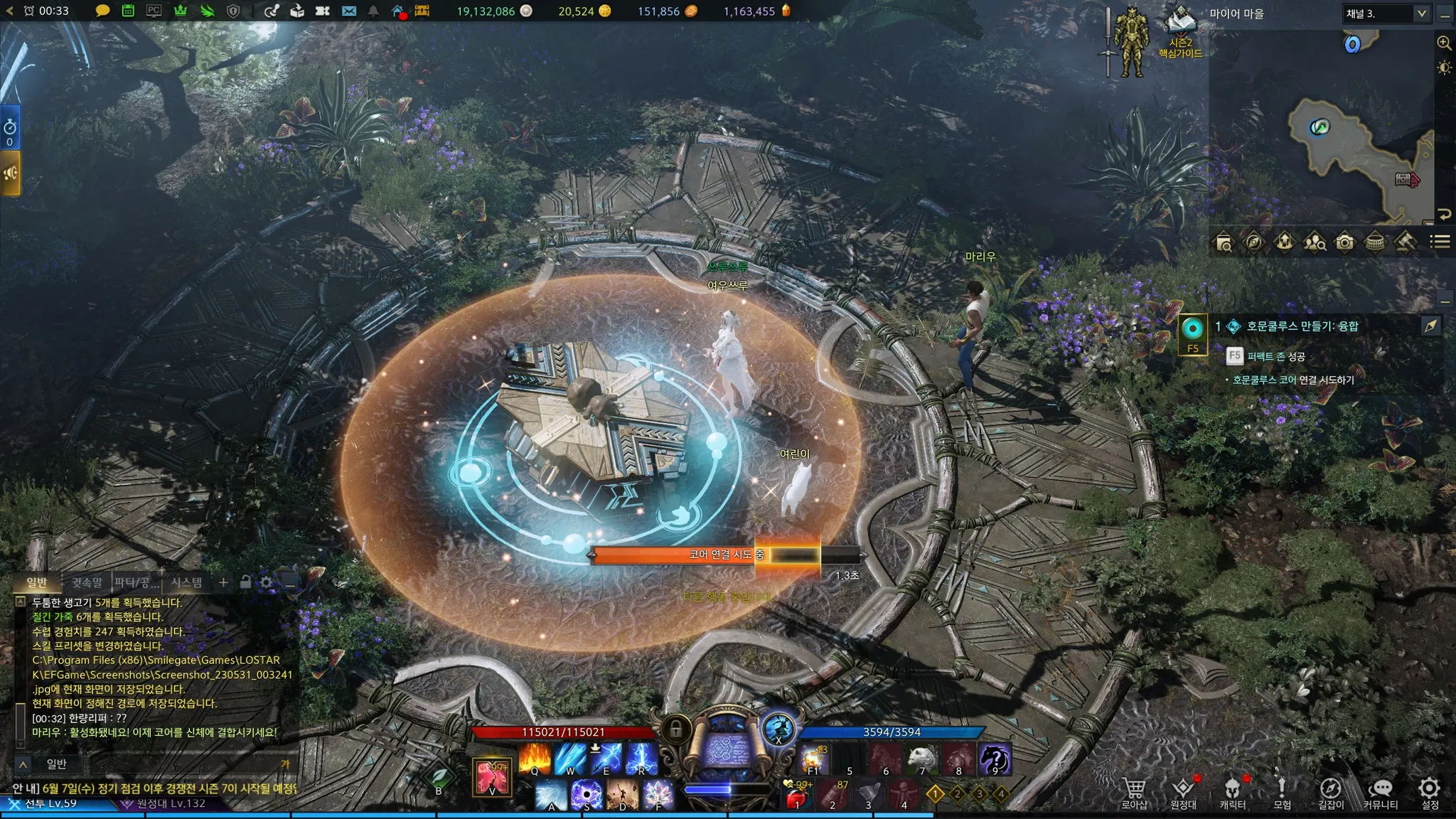Activate the fire skill on Q

click(535, 758)
